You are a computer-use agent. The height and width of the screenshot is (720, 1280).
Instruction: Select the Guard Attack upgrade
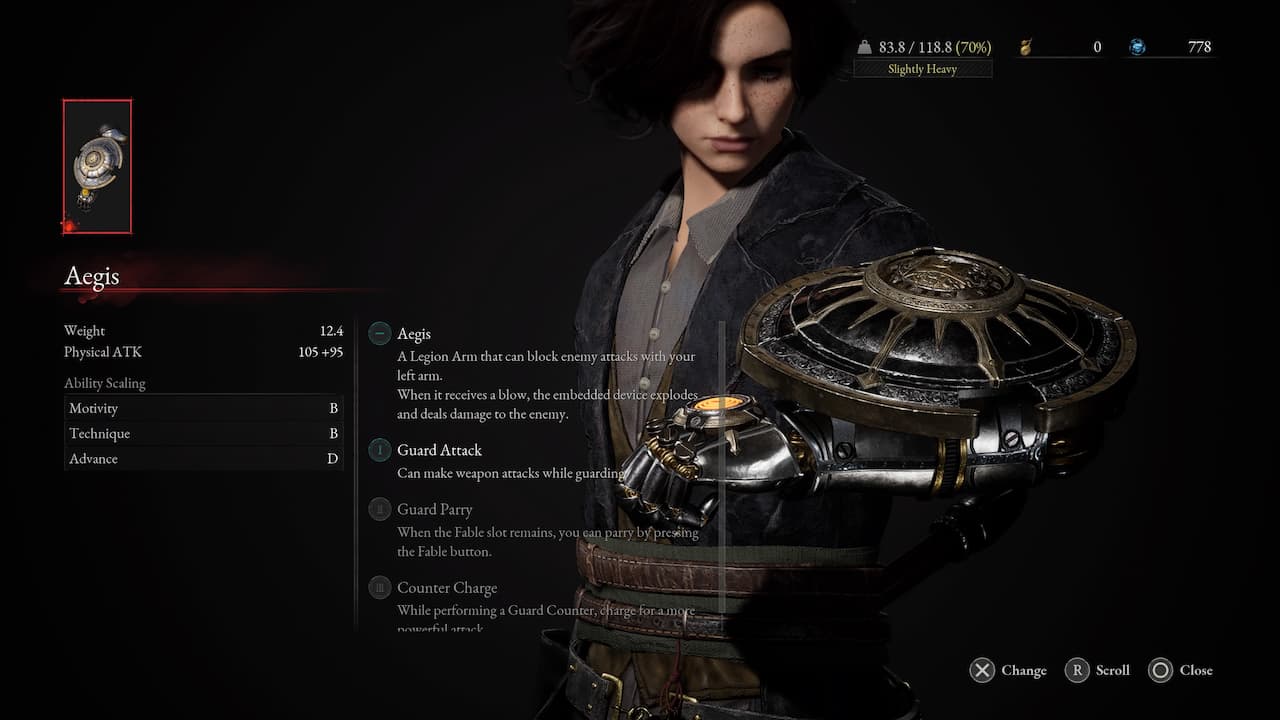(439, 451)
